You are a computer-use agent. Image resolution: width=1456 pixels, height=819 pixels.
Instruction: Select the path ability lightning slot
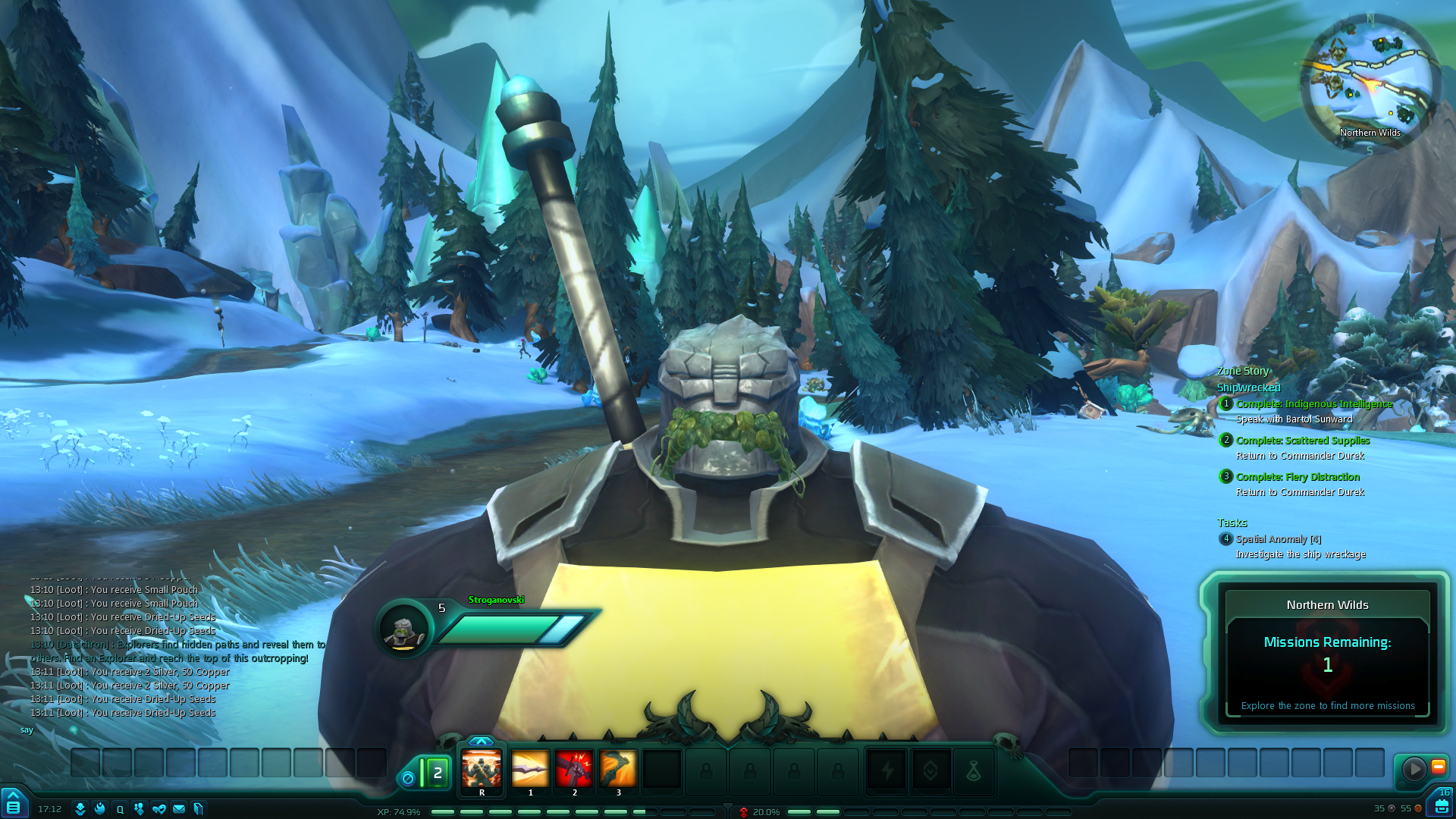coord(887,771)
